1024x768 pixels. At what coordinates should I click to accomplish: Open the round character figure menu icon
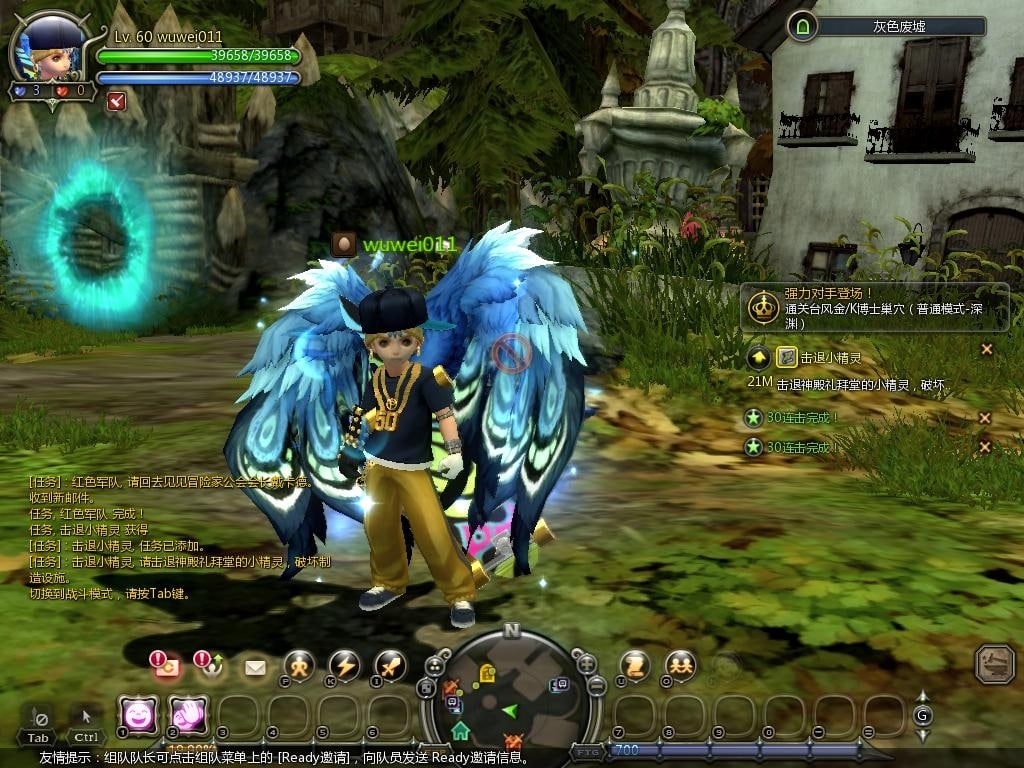[299, 666]
